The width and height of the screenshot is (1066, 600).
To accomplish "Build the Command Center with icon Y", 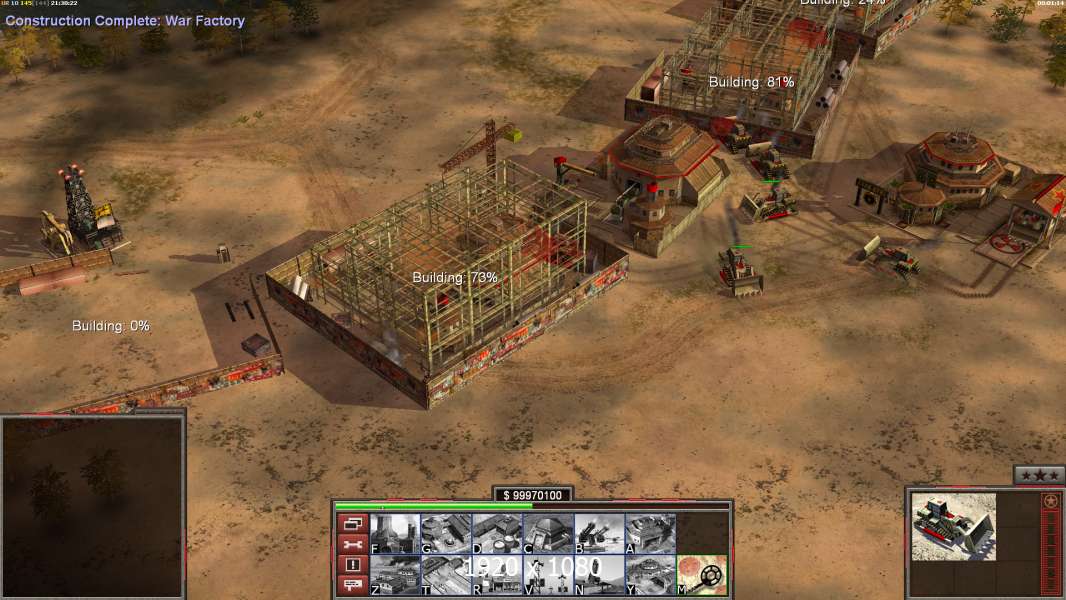I will 650,575.
